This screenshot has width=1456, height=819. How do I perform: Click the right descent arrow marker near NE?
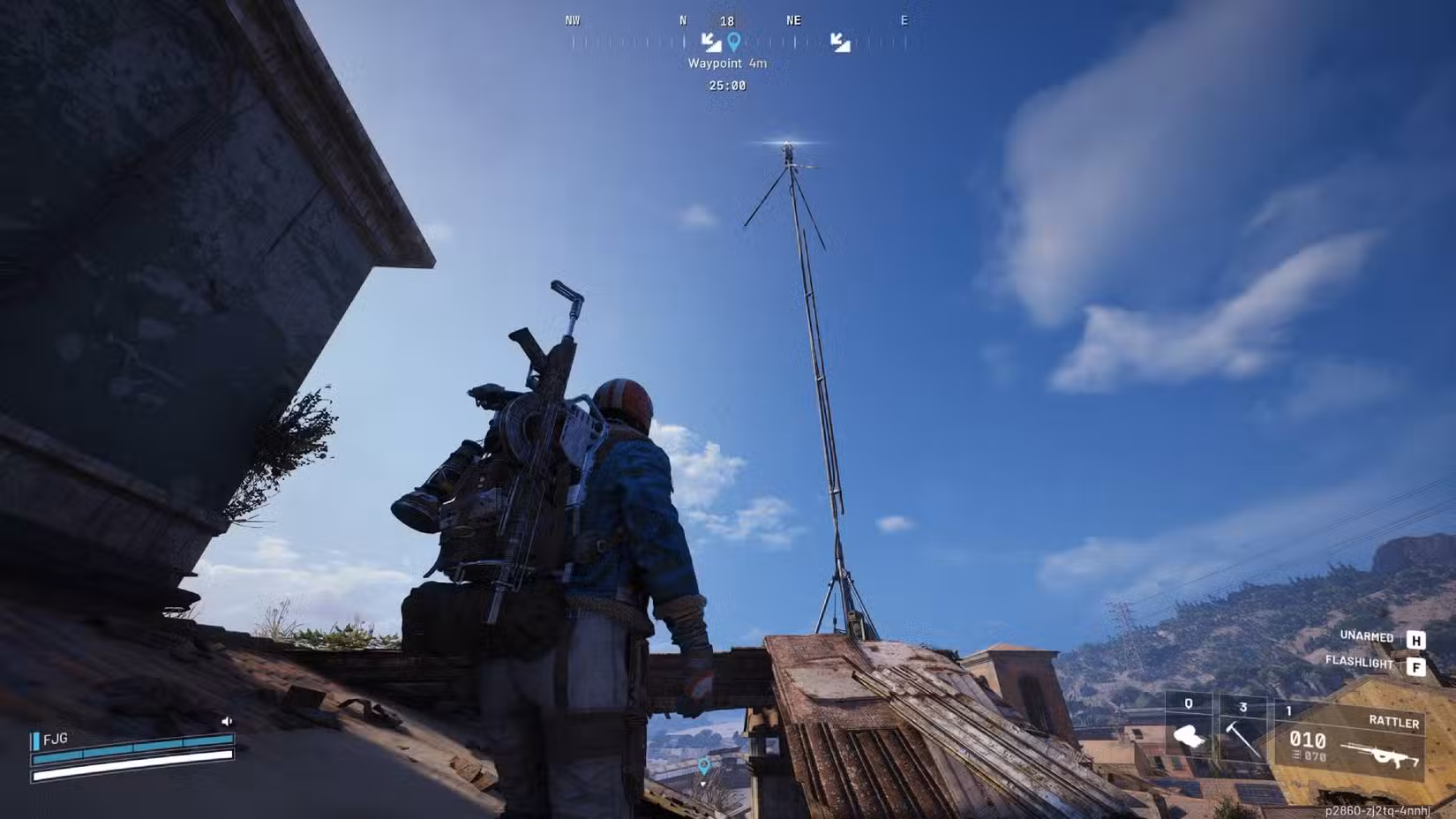click(841, 41)
